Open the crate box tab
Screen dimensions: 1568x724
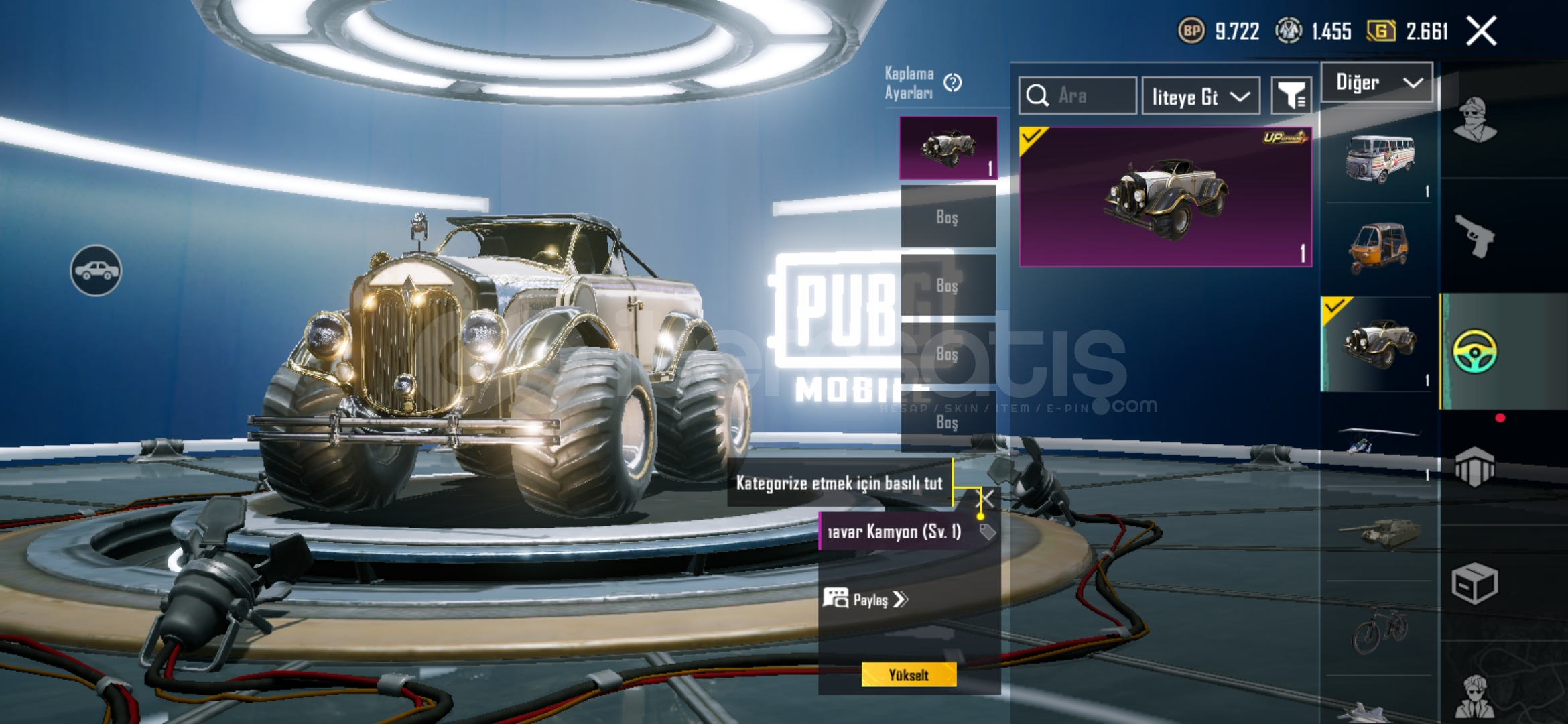pos(1474,583)
